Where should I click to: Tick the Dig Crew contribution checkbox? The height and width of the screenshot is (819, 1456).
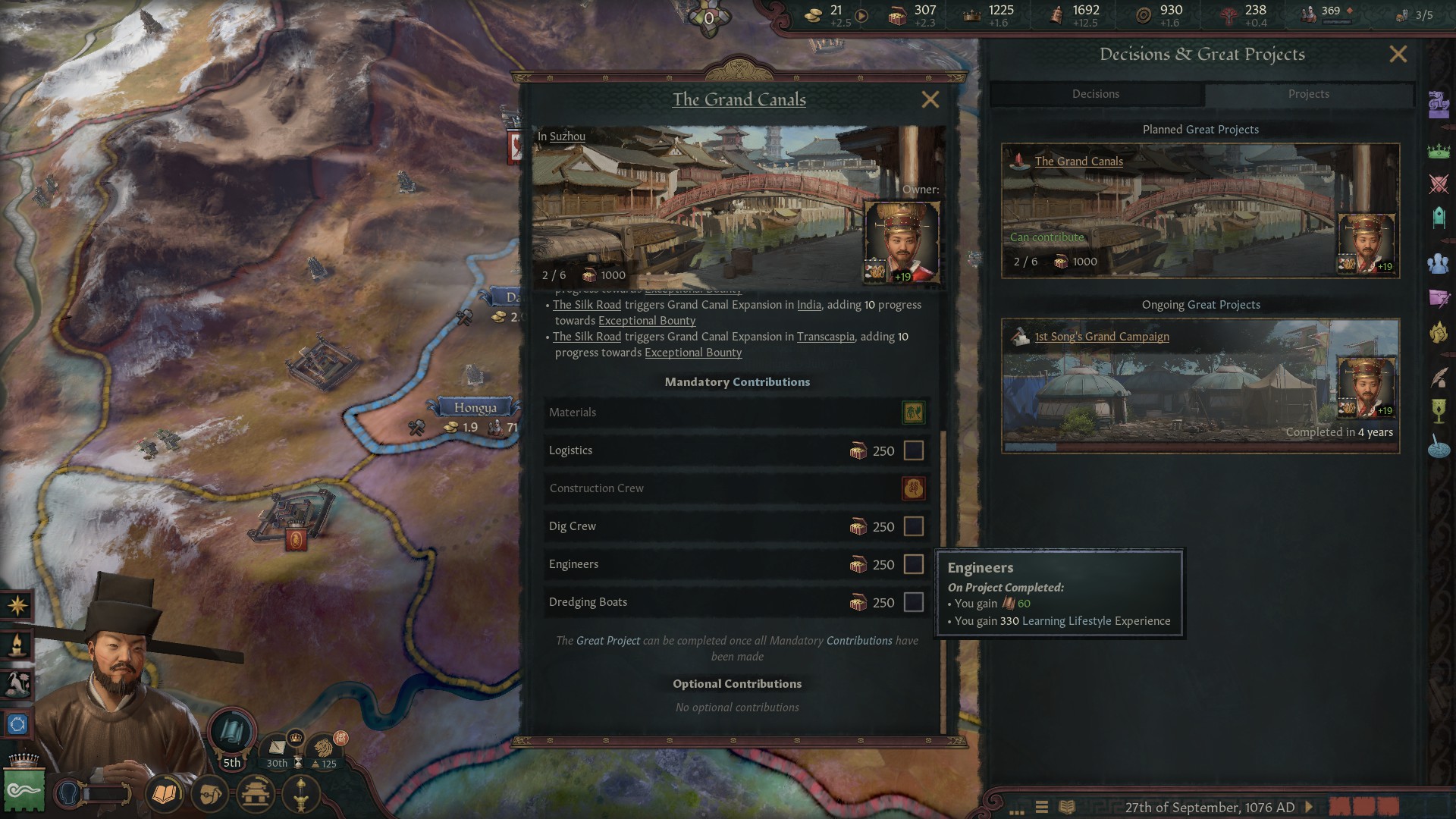914,526
